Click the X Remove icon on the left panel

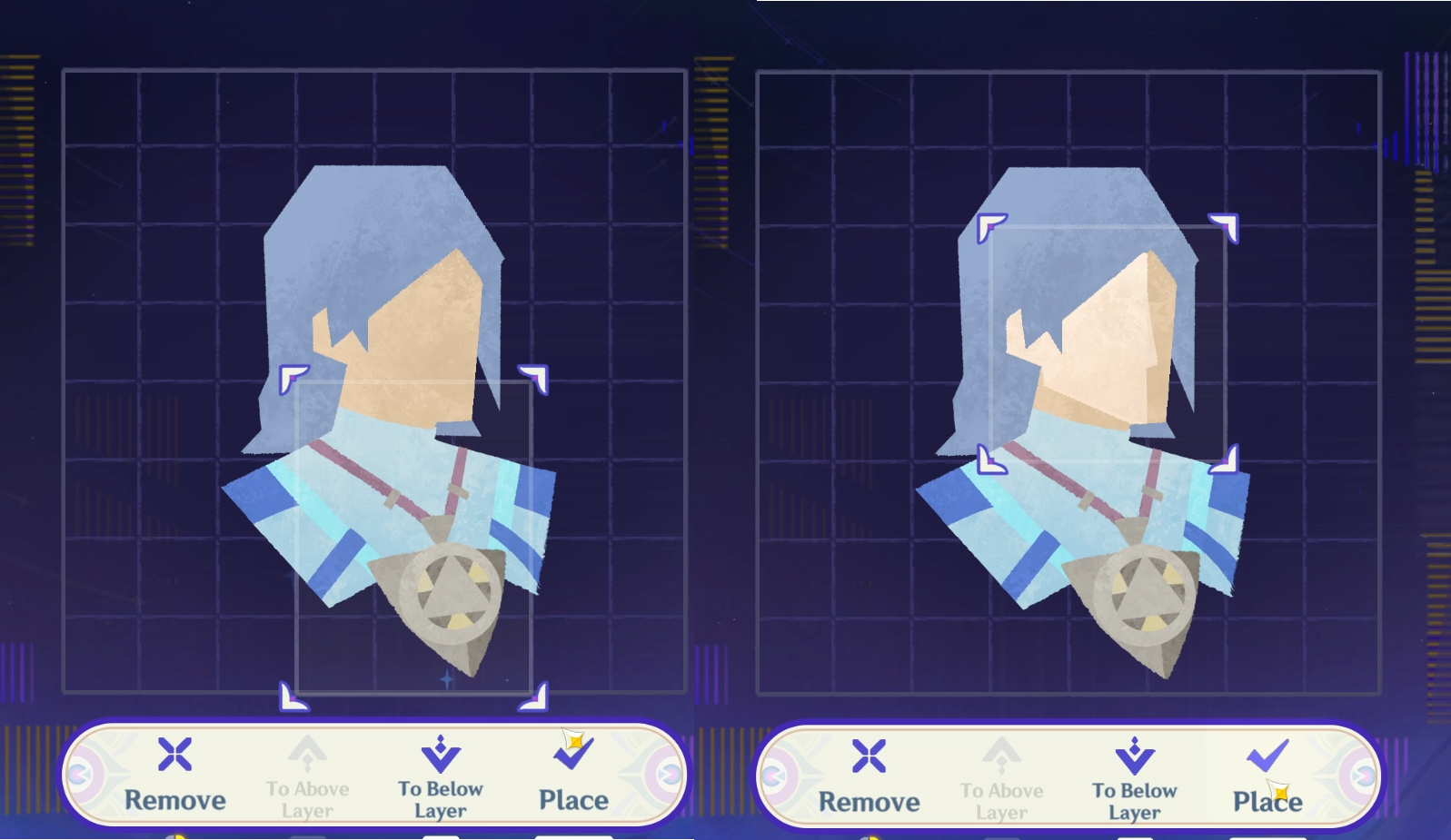pos(174,755)
